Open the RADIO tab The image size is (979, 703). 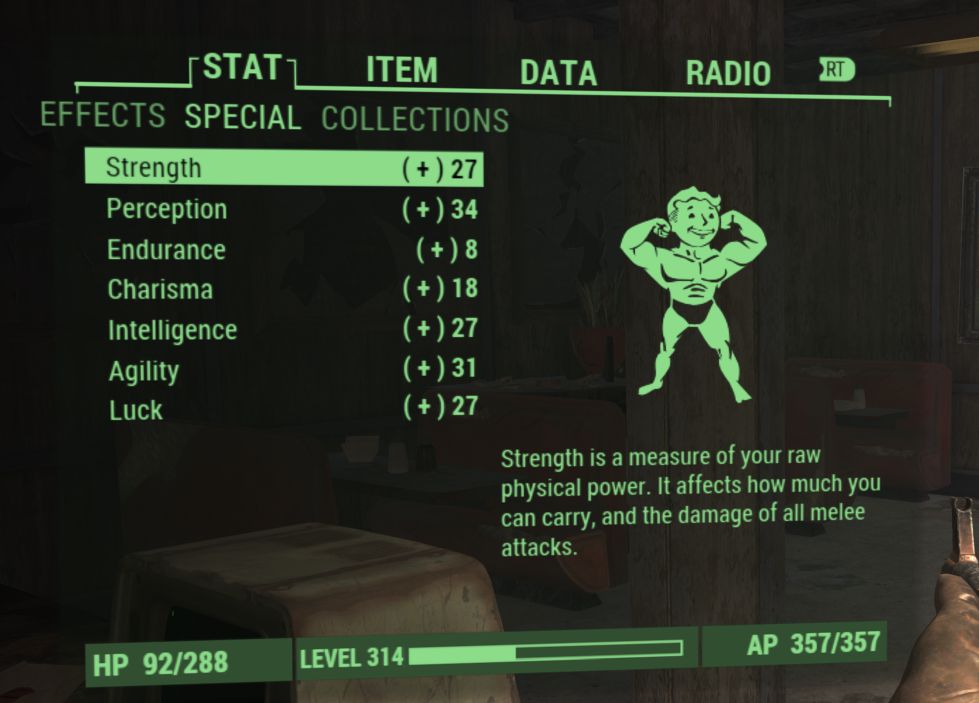727,73
